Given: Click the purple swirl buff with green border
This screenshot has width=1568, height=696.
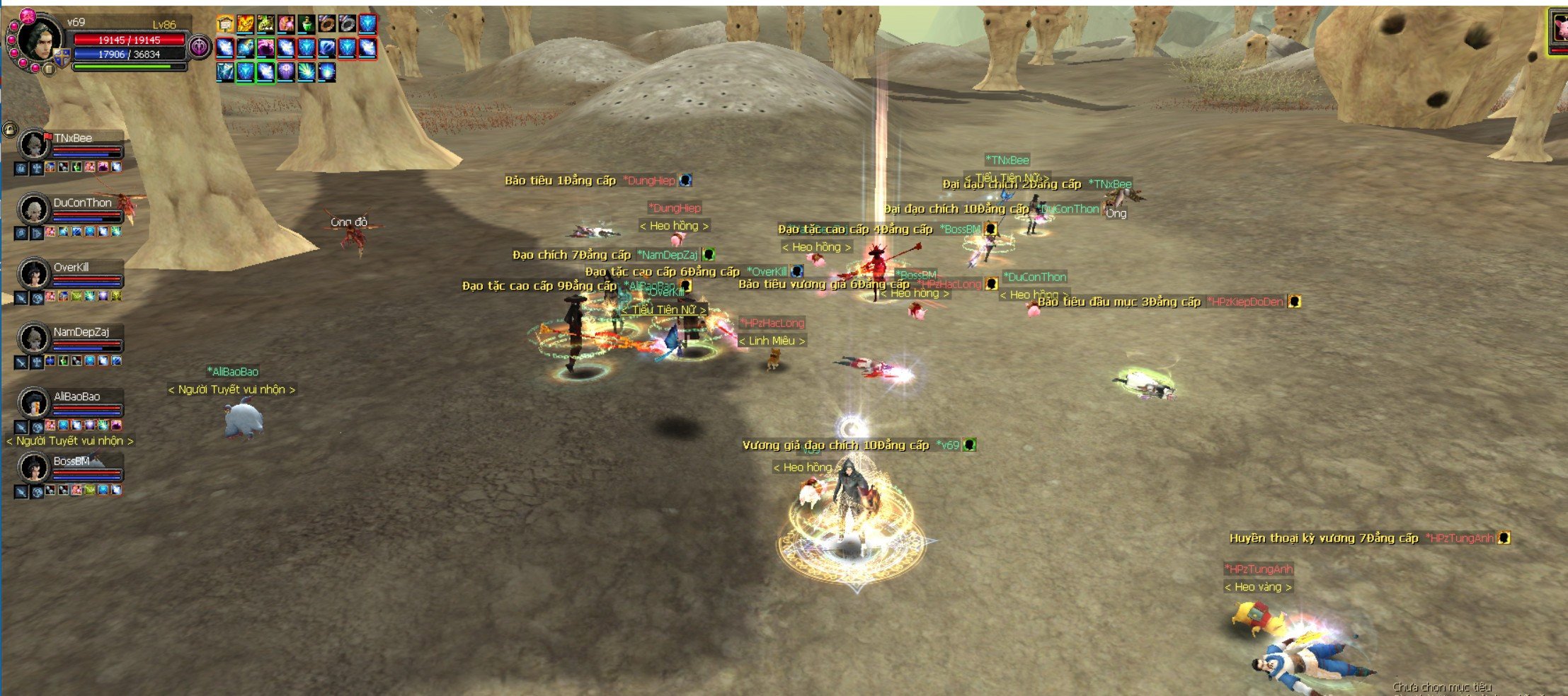Looking at the screenshot, I should pyautogui.click(x=265, y=47).
